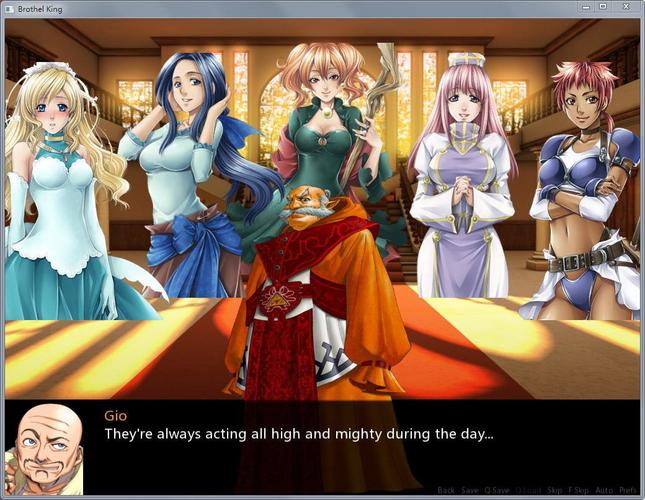Quick load with Q.Load
Screen dimensions: 645x500
tap(530, 490)
